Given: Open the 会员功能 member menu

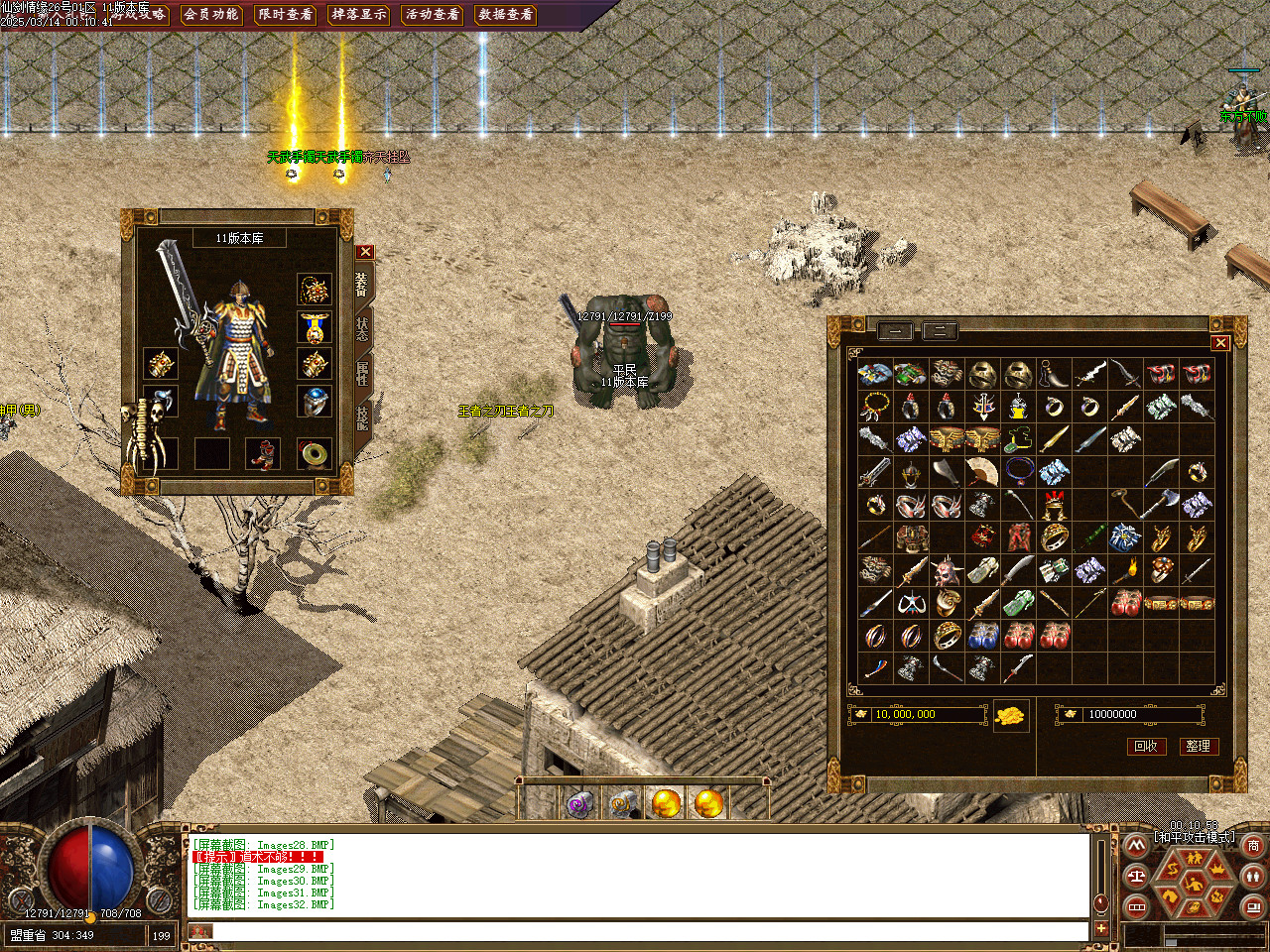Looking at the screenshot, I should click(211, 15).
